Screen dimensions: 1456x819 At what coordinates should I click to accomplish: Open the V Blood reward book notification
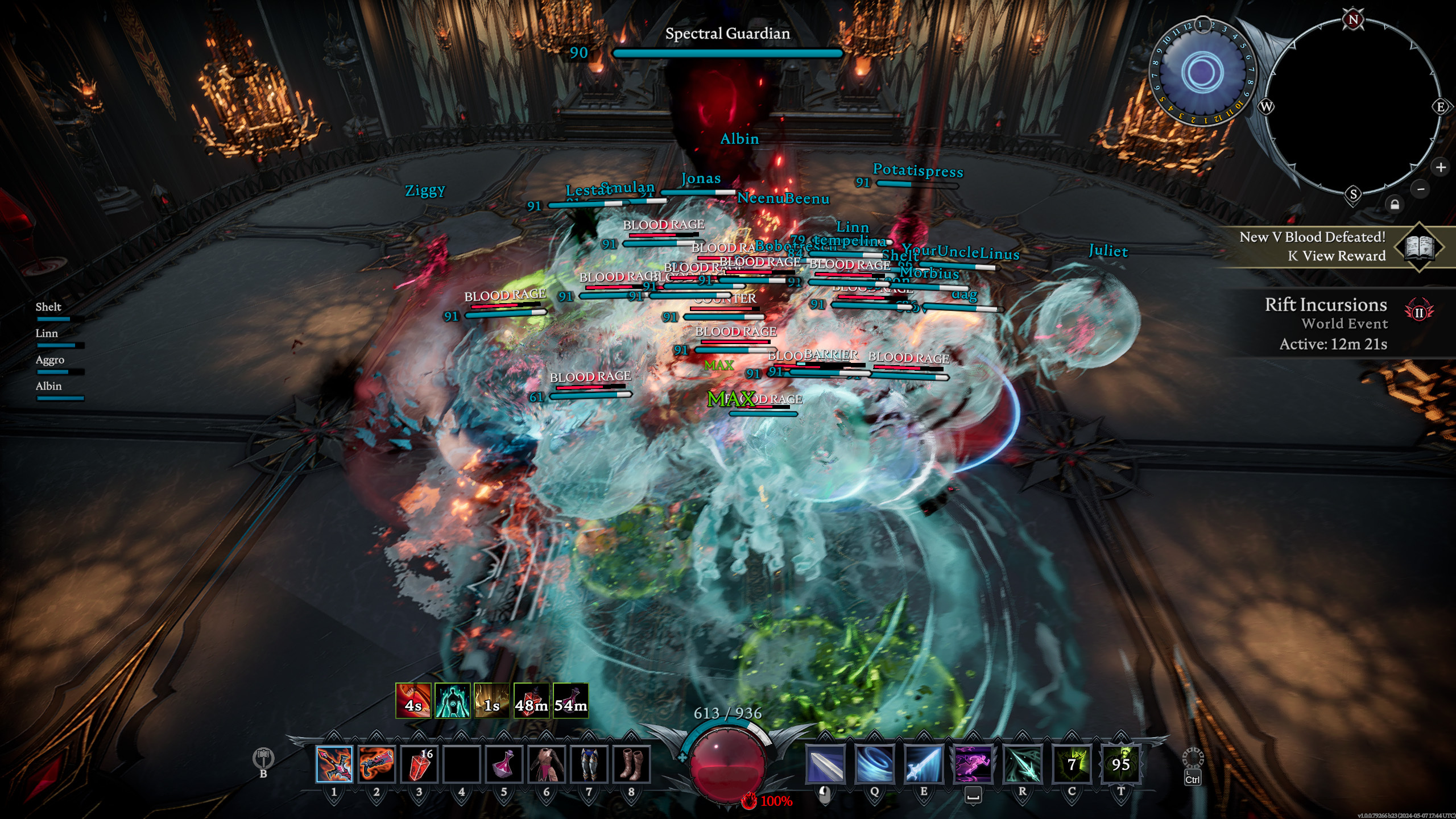coord(1420,247)
